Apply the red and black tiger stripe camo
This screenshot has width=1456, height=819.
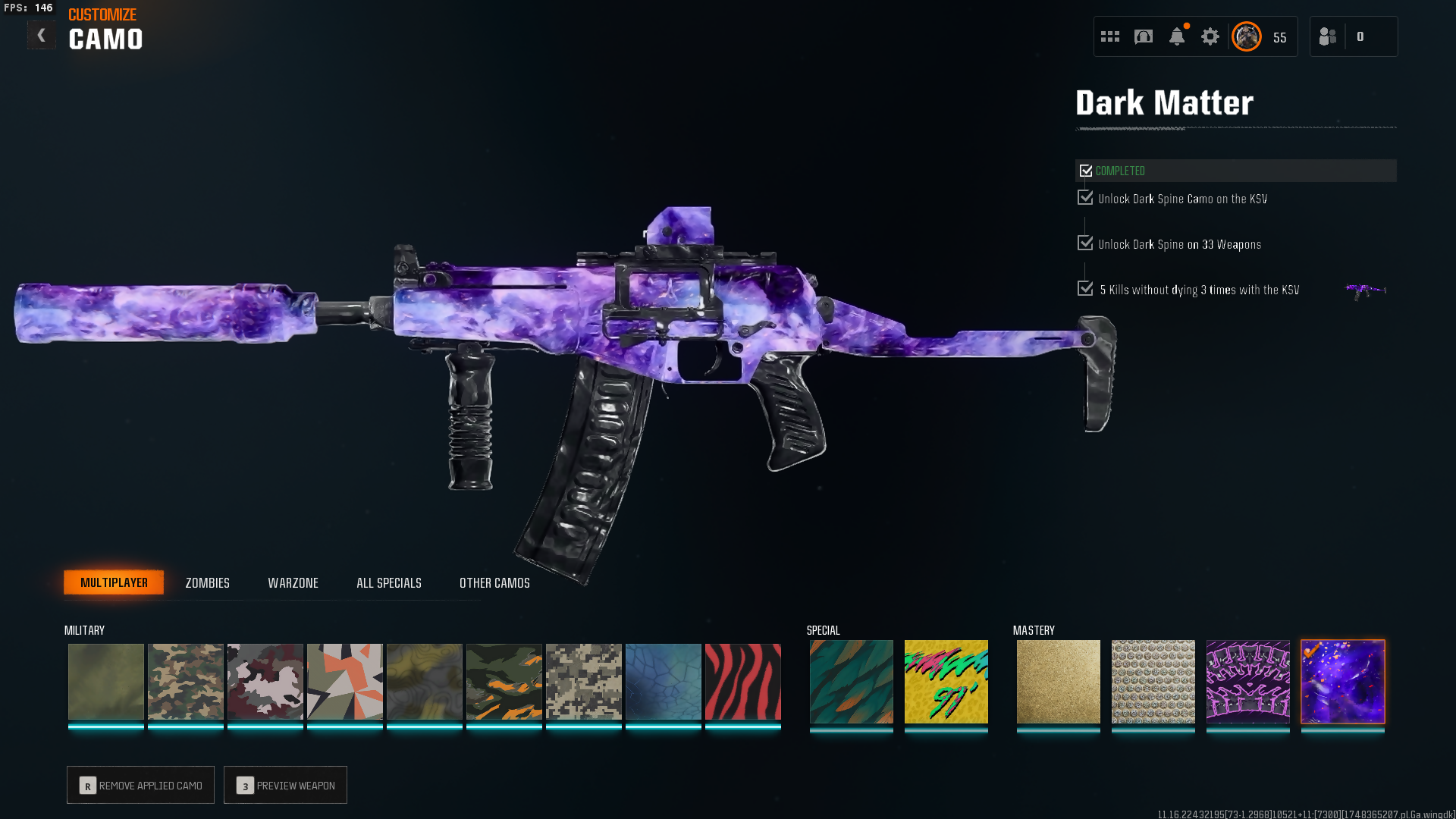(x=742, y=681)
